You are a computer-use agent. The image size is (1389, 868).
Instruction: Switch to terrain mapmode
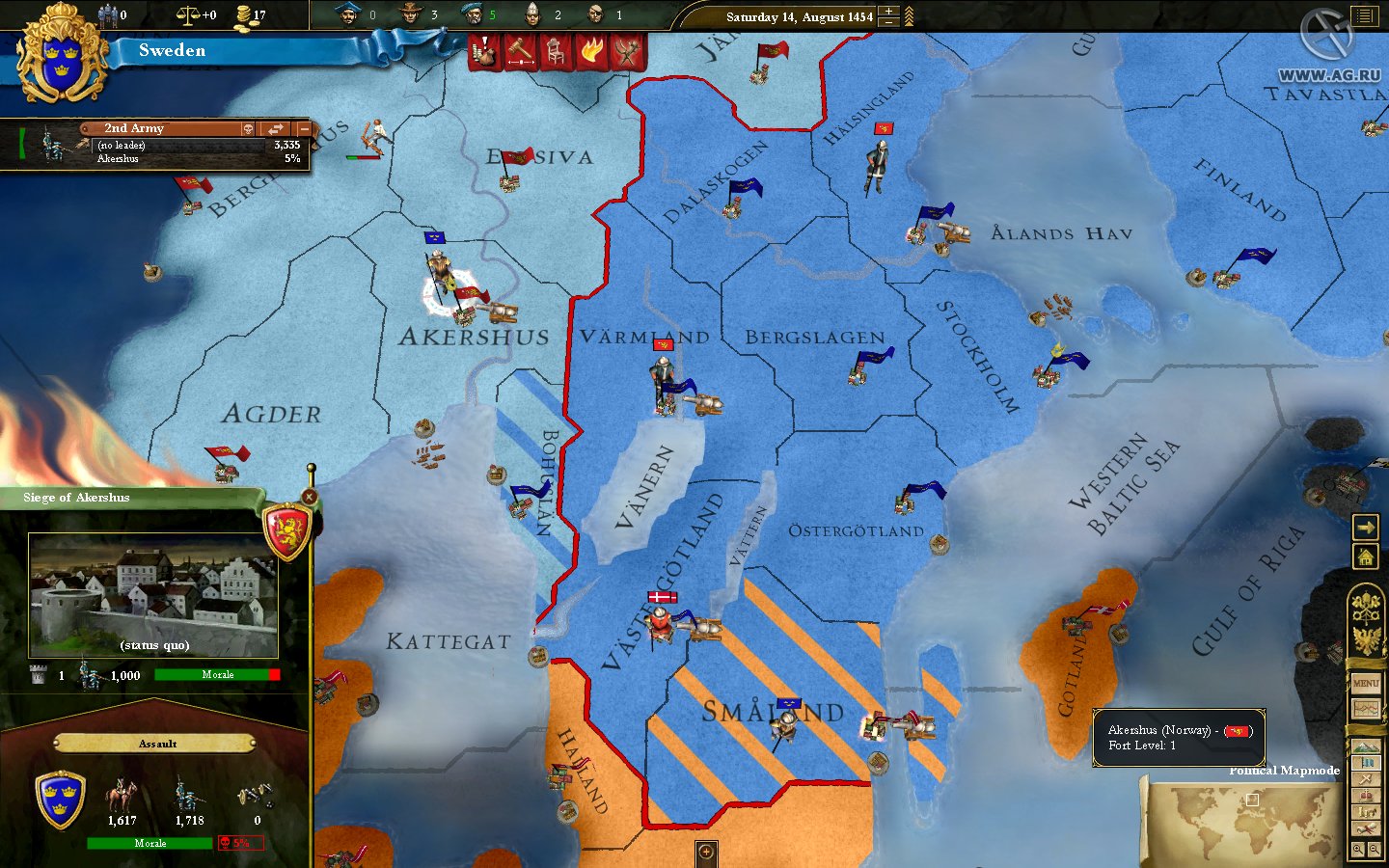1366,746
